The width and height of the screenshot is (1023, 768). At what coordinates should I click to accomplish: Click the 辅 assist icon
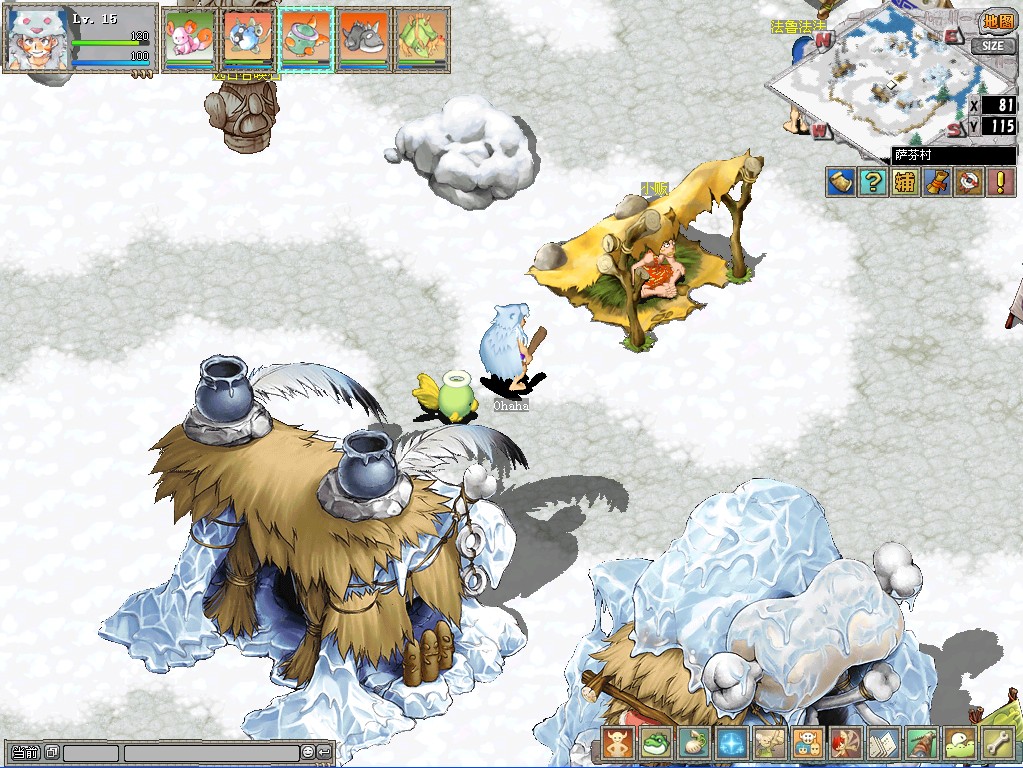click(905, 182)
